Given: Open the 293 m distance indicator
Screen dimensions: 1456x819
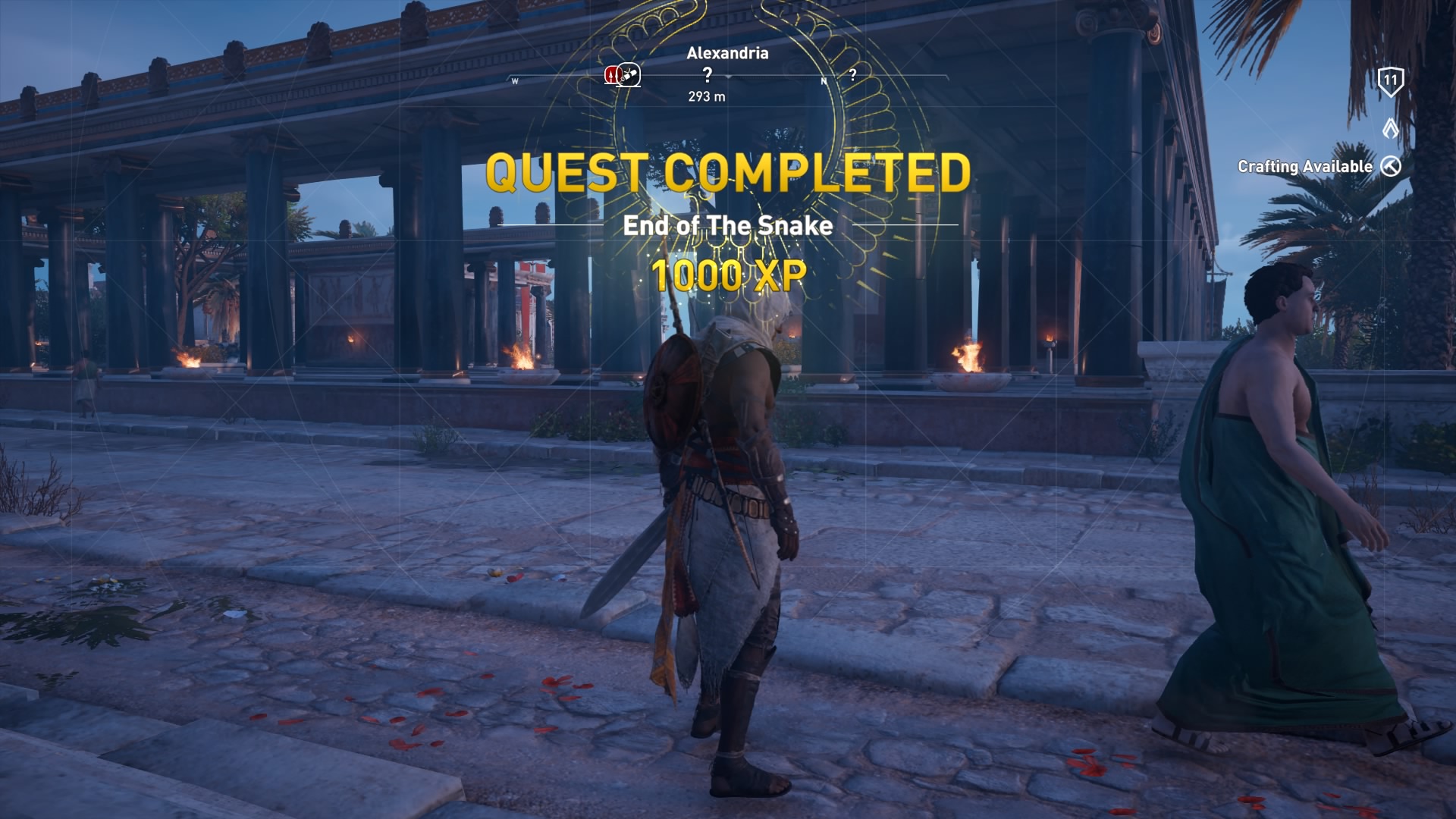Looking at the screenshot, I should tap(705, 96).
